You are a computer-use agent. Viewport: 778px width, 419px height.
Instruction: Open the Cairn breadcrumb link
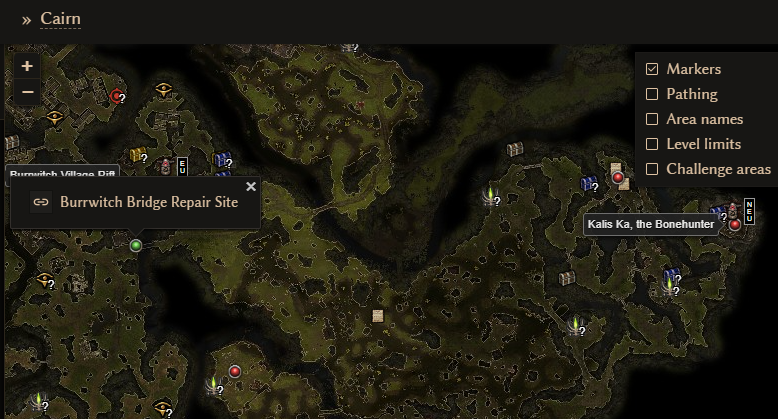(x=60, y=19)
